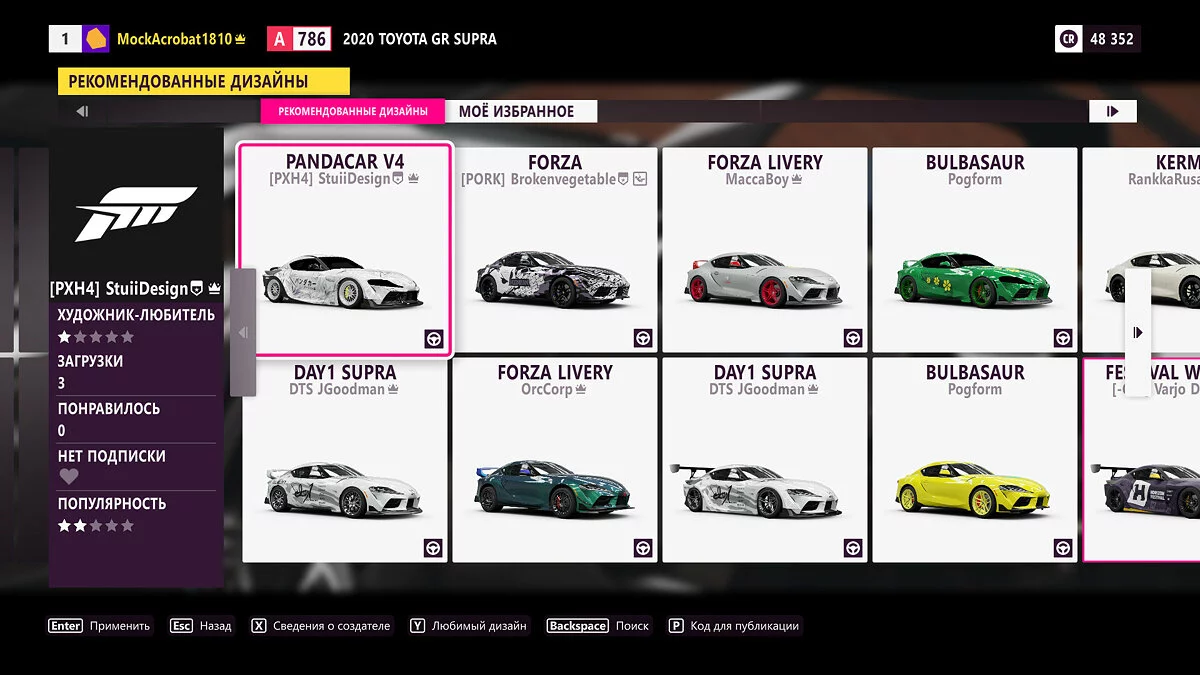The height and width of the screenshot is (675, 1200).
Task: Open the pink Рекомендованные дизайны tab
Action: [352, 112]
